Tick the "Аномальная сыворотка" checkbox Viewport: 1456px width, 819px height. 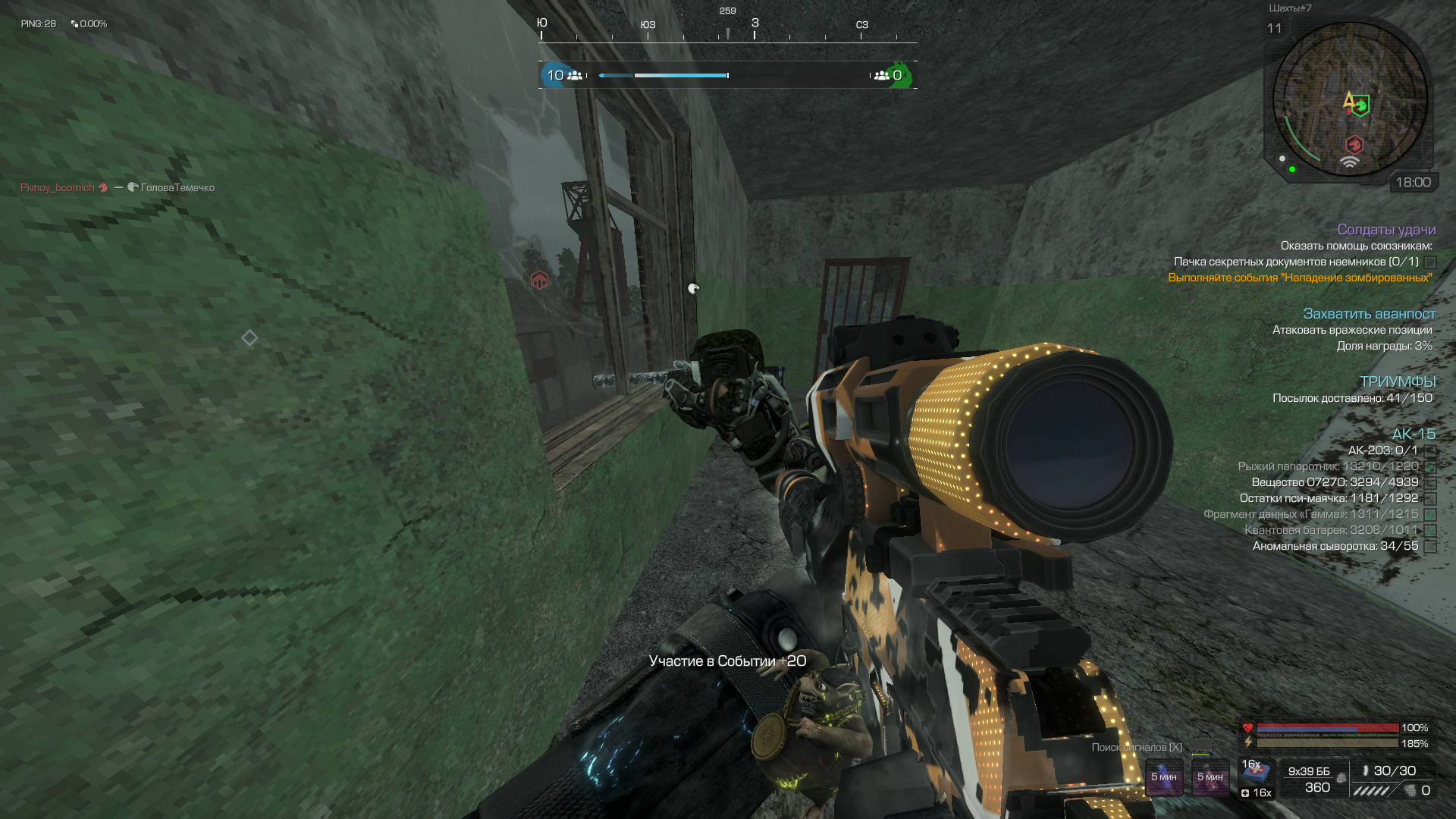pos(1430,547)
